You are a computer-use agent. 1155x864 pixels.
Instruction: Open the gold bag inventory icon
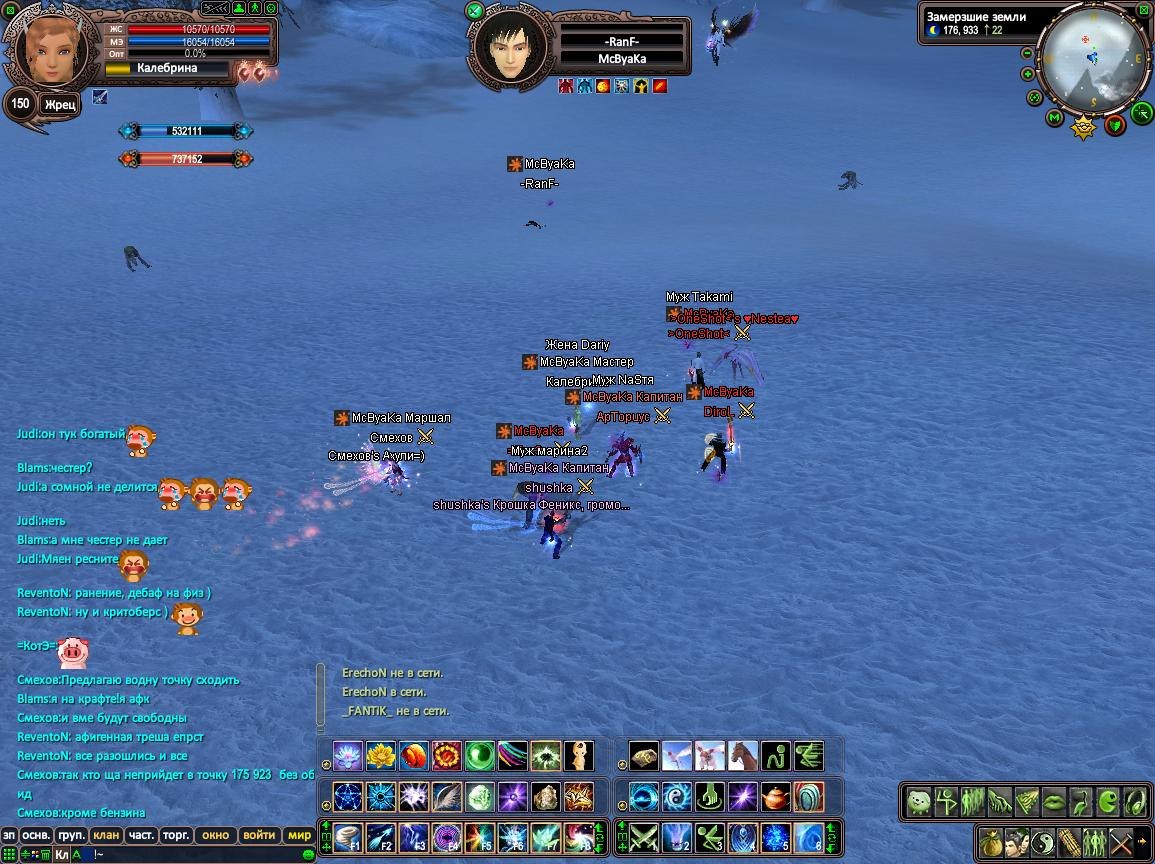990,840
